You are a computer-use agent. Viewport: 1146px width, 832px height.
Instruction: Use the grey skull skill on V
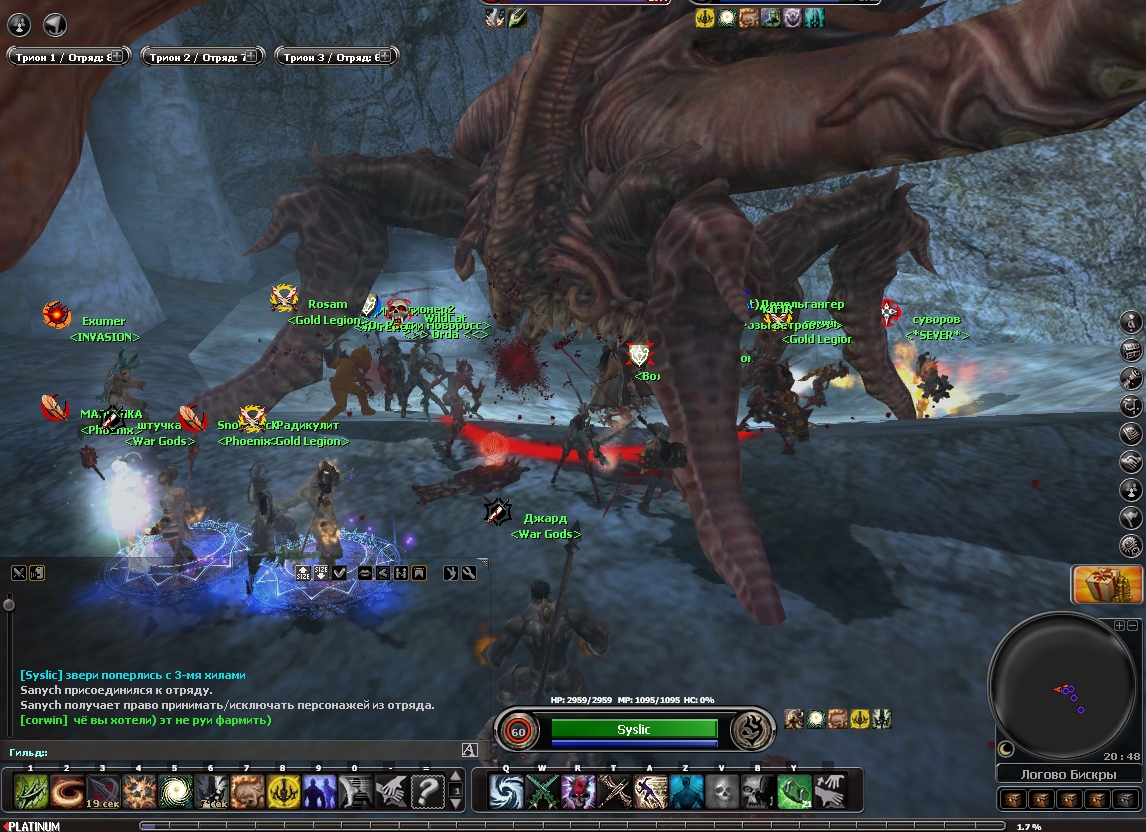tap(722, 792)
